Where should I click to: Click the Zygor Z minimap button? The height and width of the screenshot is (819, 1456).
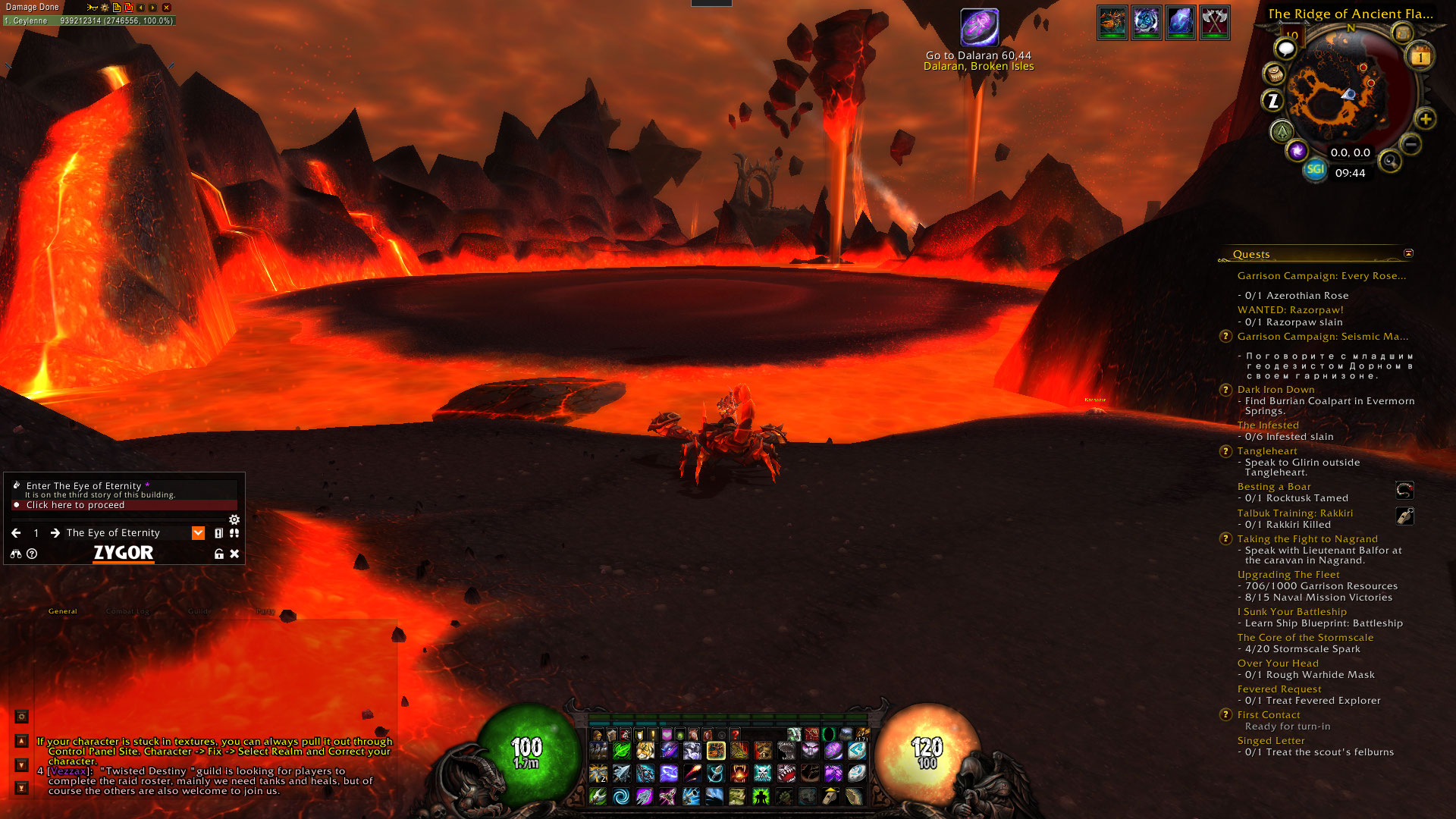(1272, 100)
